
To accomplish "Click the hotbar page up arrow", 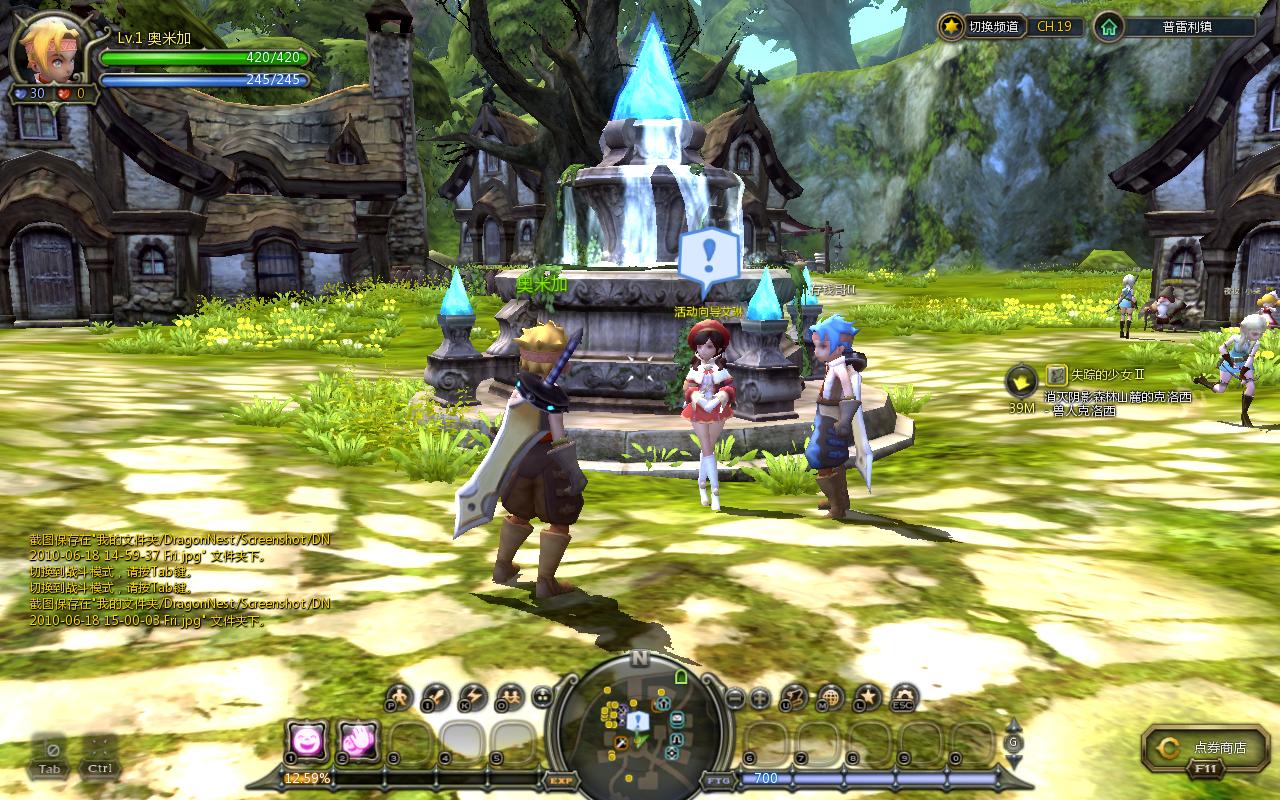I will [x=1013, y=725].
